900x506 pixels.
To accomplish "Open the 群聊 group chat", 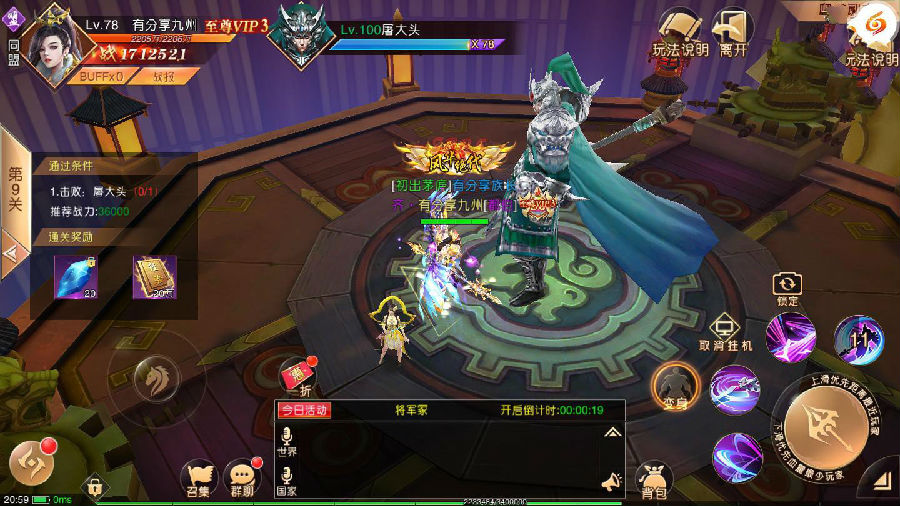I will point(243,478).
